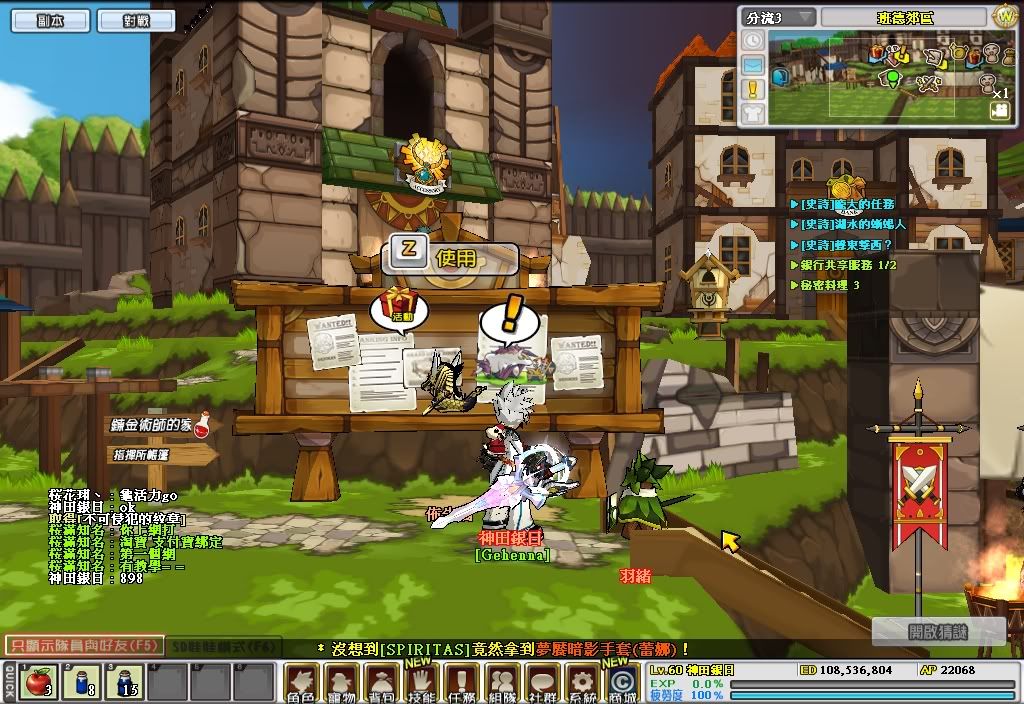Open the mail envelope icon

point(752,65)
